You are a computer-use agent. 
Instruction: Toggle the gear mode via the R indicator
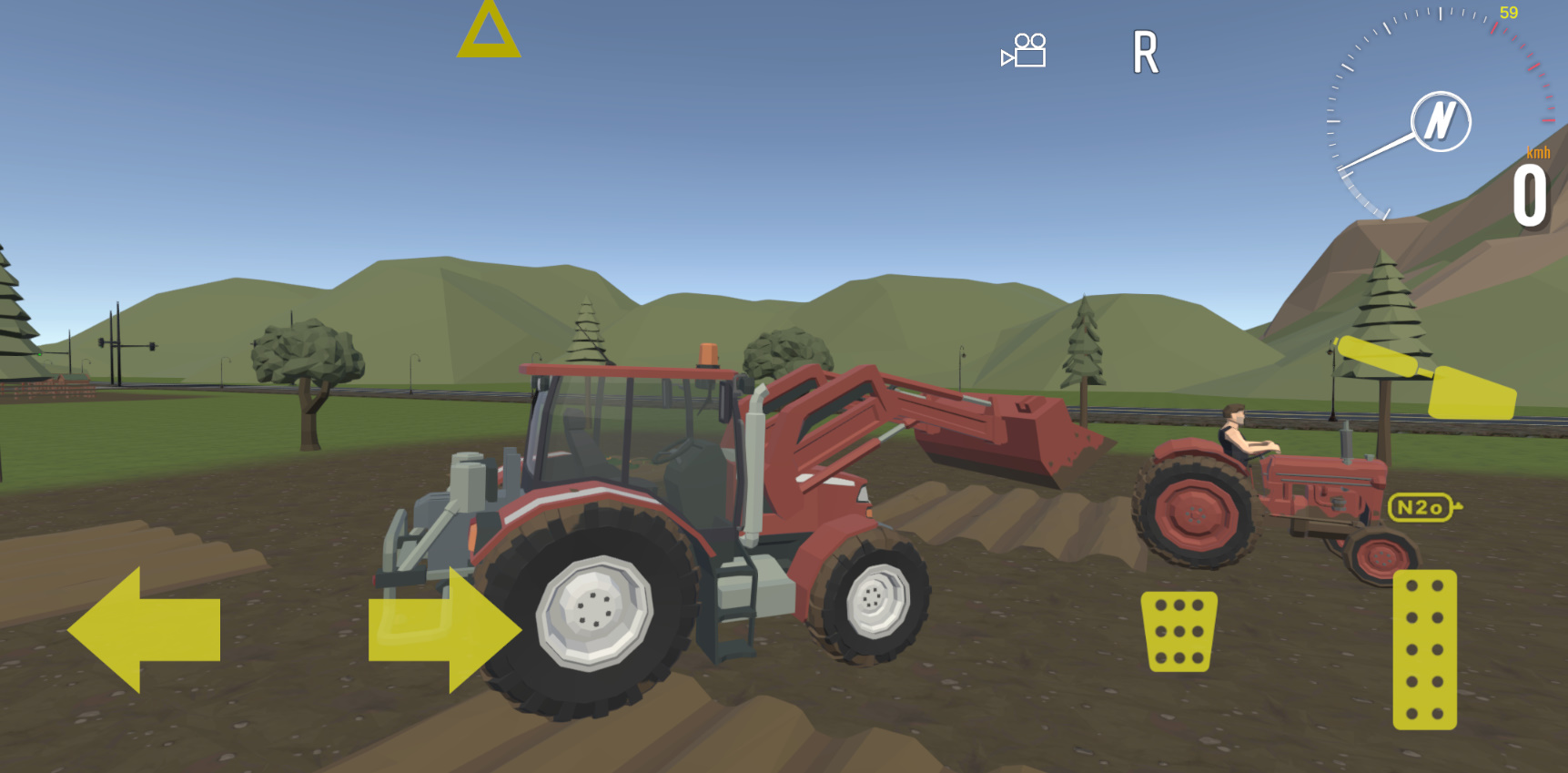[x=1147, y=52]
